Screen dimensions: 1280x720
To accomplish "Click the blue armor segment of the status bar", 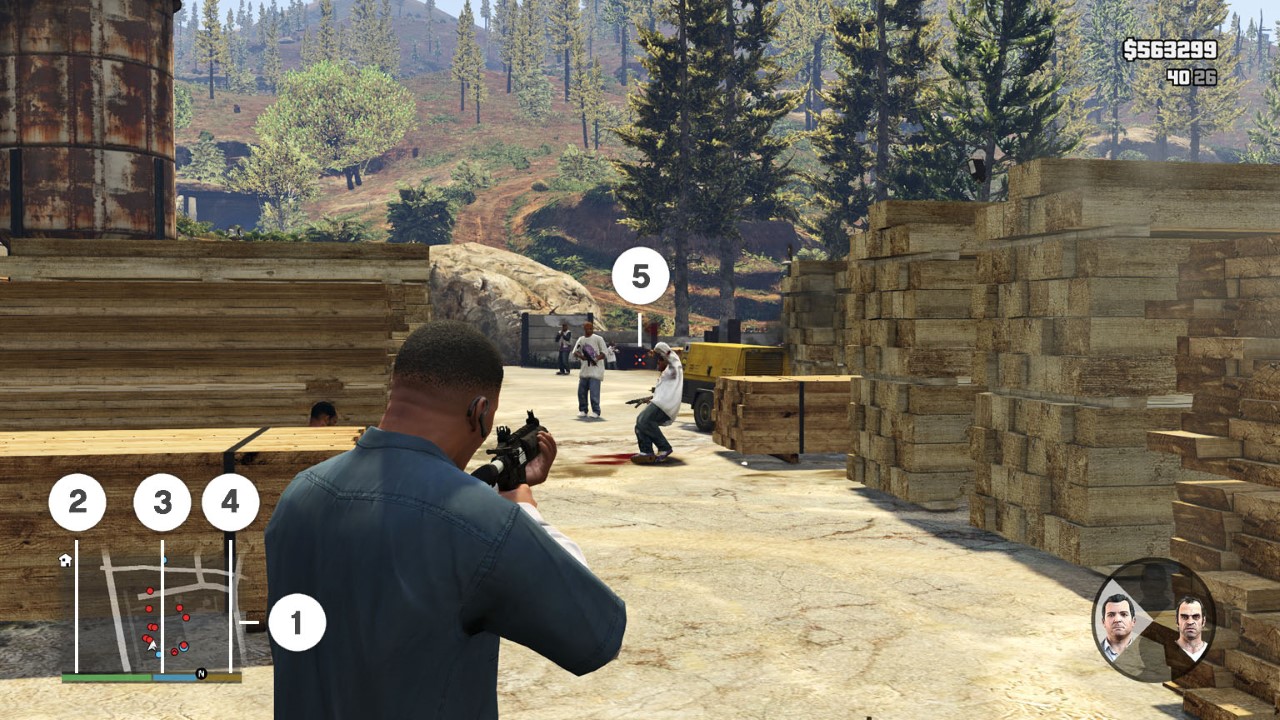I will 173,677.
